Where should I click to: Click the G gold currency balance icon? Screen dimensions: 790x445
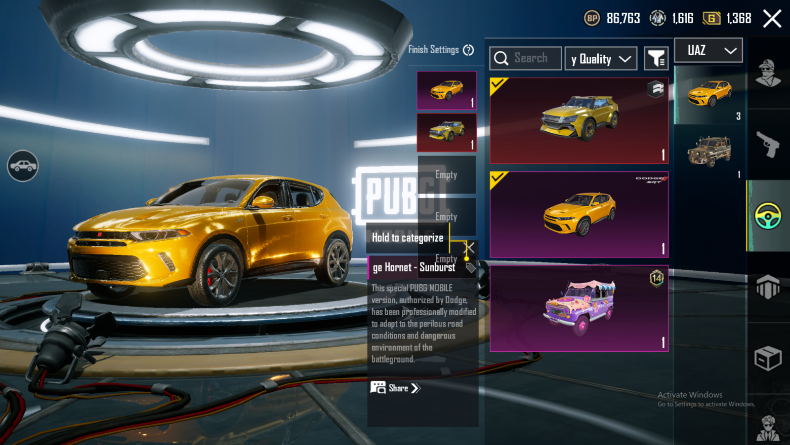click(711, 18)
